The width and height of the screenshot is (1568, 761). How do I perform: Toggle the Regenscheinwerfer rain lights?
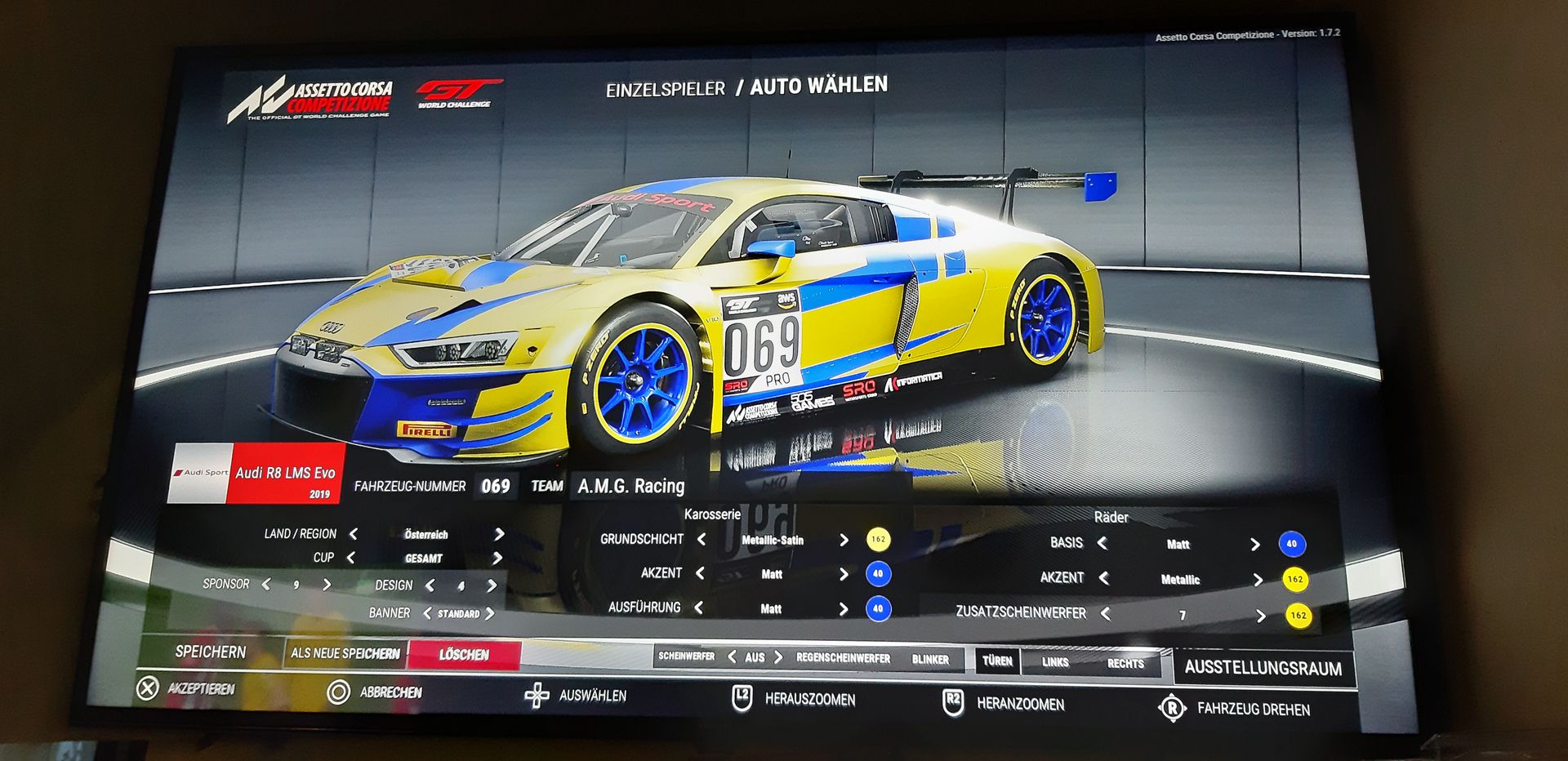(843, 658)
